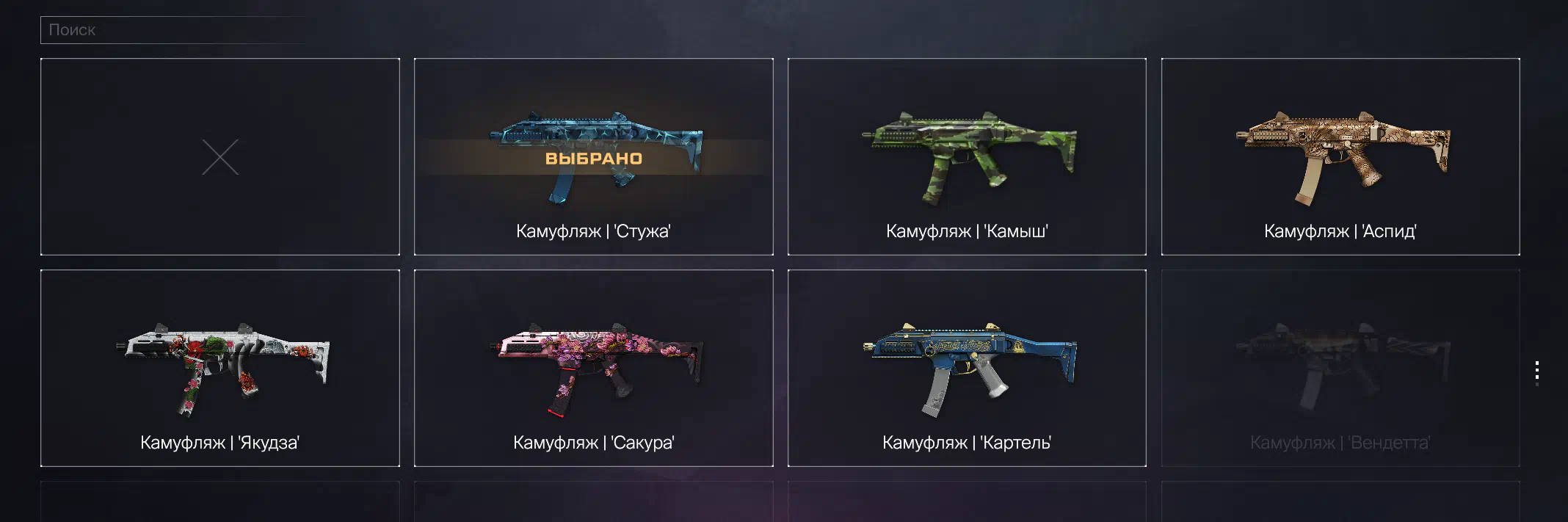Viewport: 1568px width, 522px height.
Task: Select the empty no-camouflage tile with X
Action: [220, 156]
